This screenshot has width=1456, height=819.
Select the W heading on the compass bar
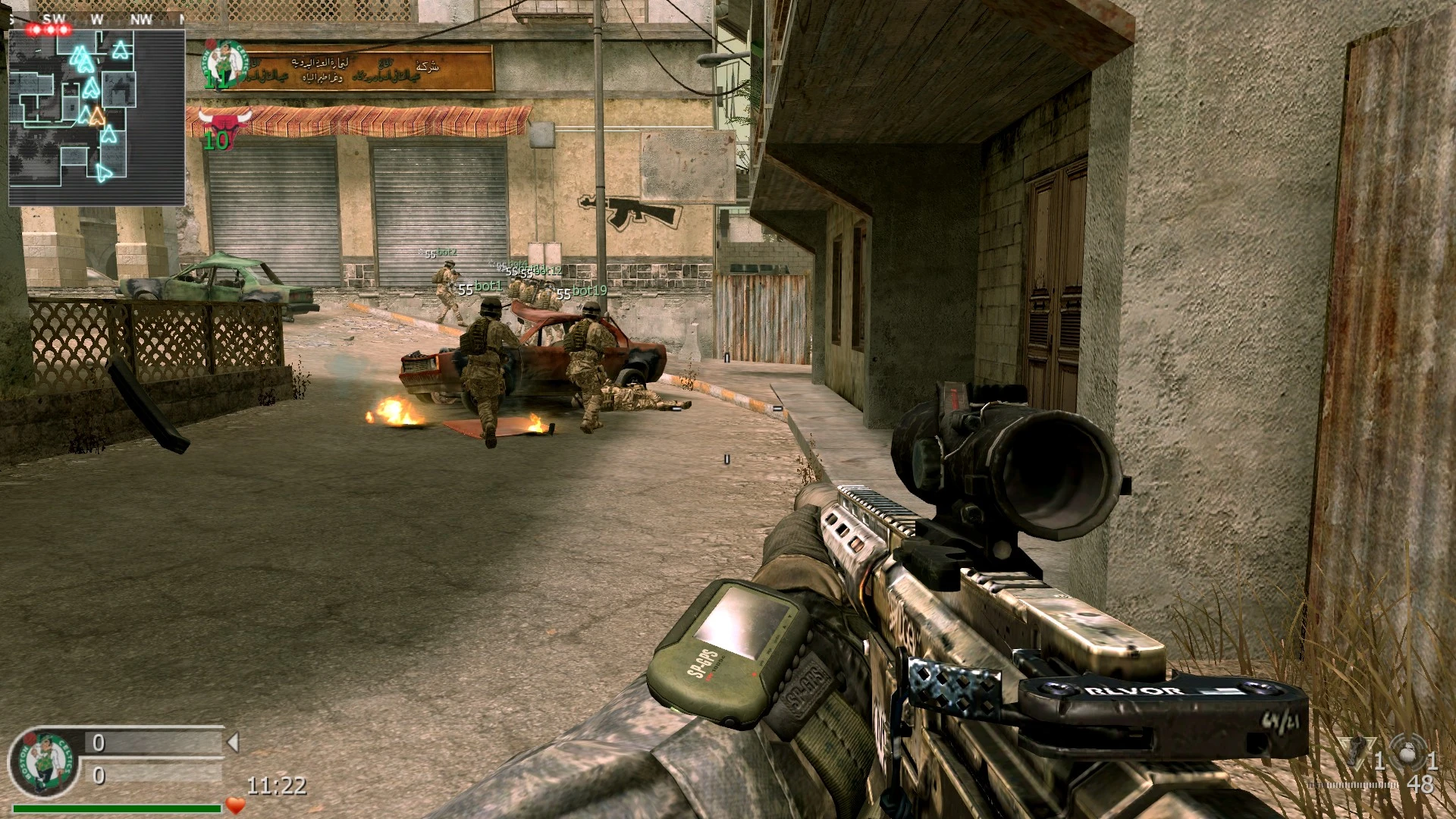(97, 17)
